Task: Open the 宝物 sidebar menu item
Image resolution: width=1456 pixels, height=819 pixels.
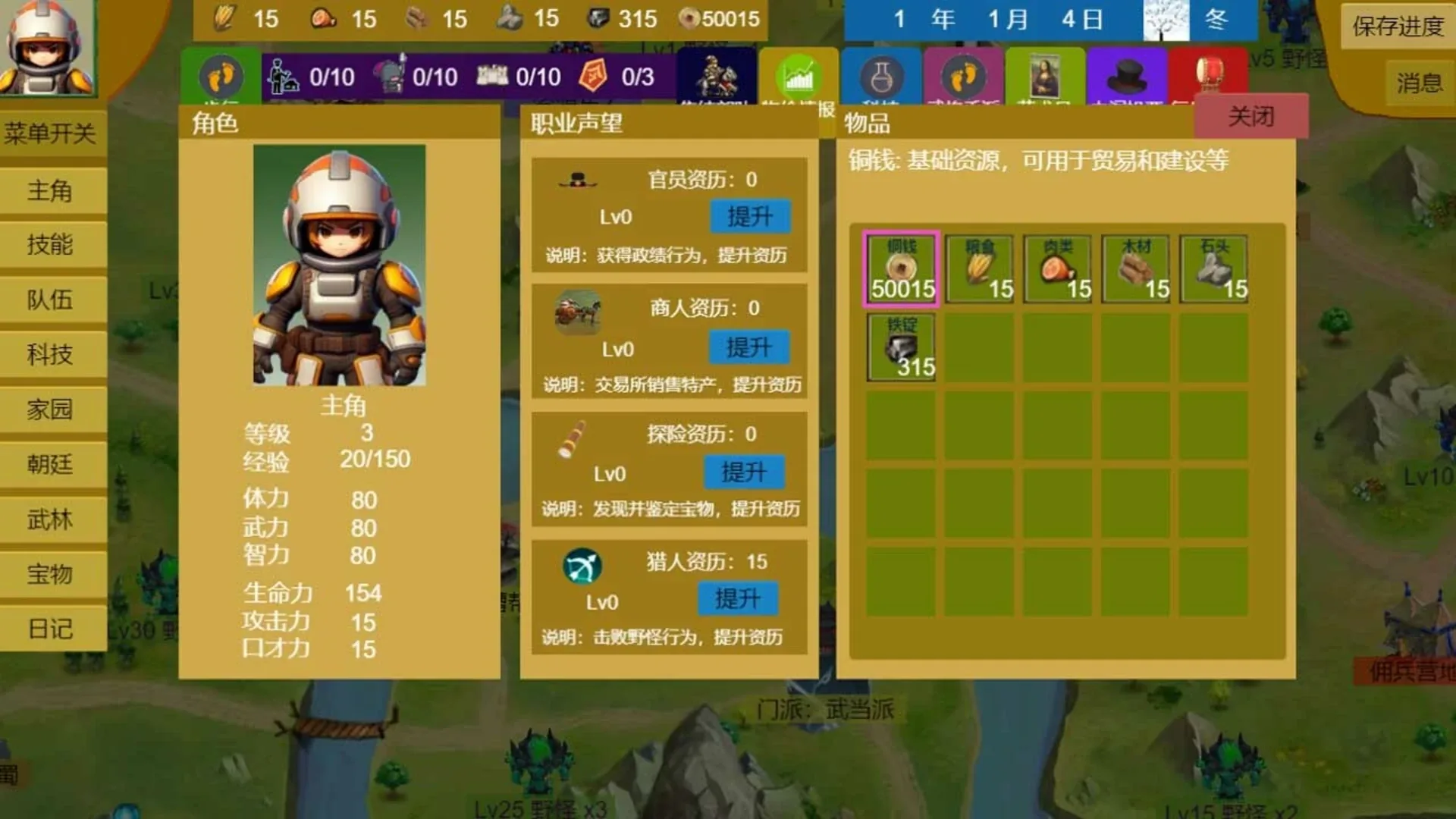Action: tap(53, 574)
